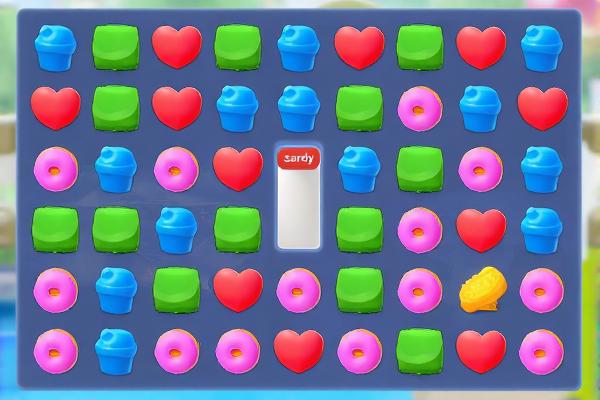Tap the white block labeled sardy
This screenshot has height=400, width=600.
(299, 198)
